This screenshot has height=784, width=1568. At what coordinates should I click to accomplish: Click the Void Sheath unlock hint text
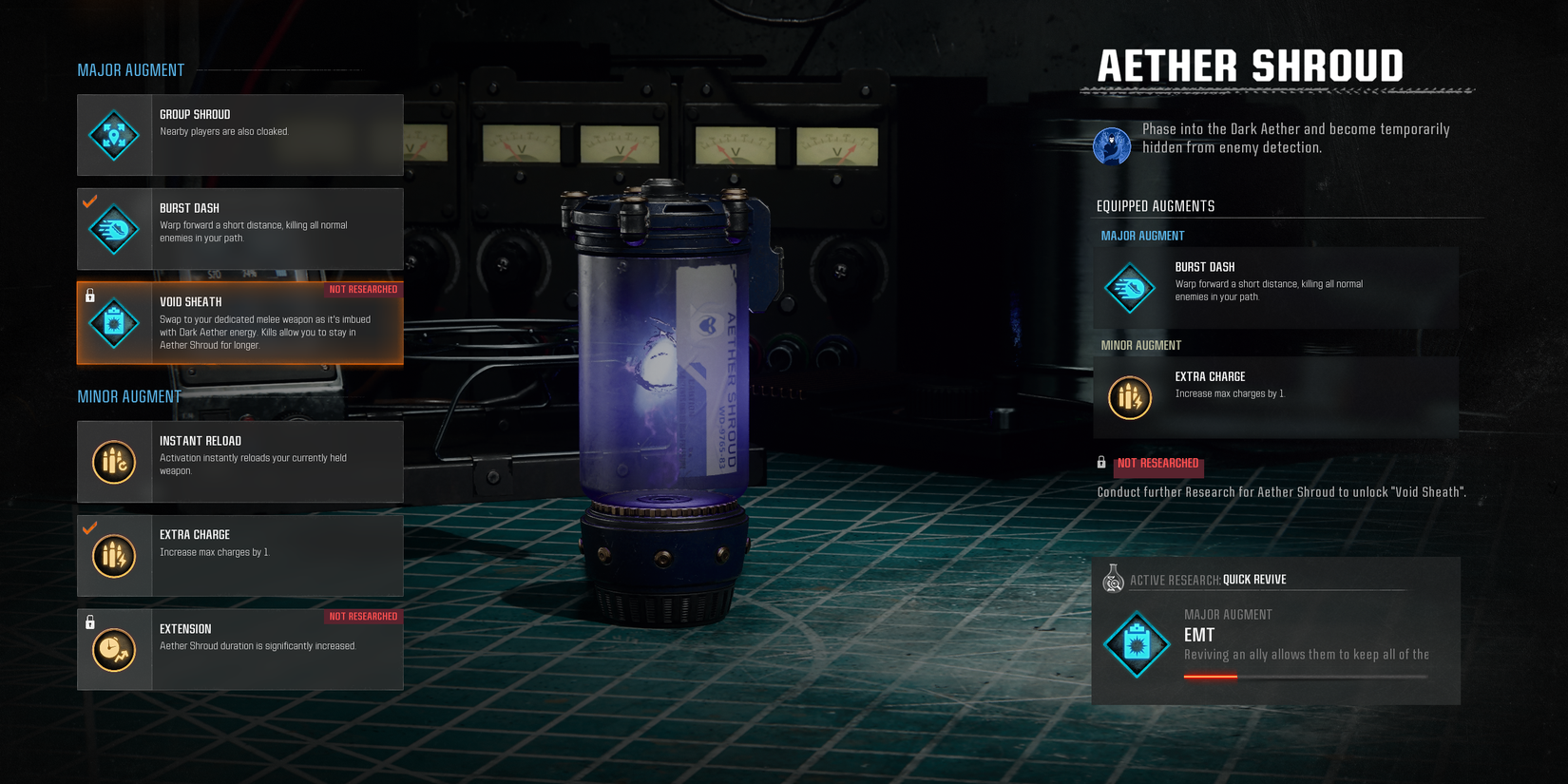[x=1279, y=492]
